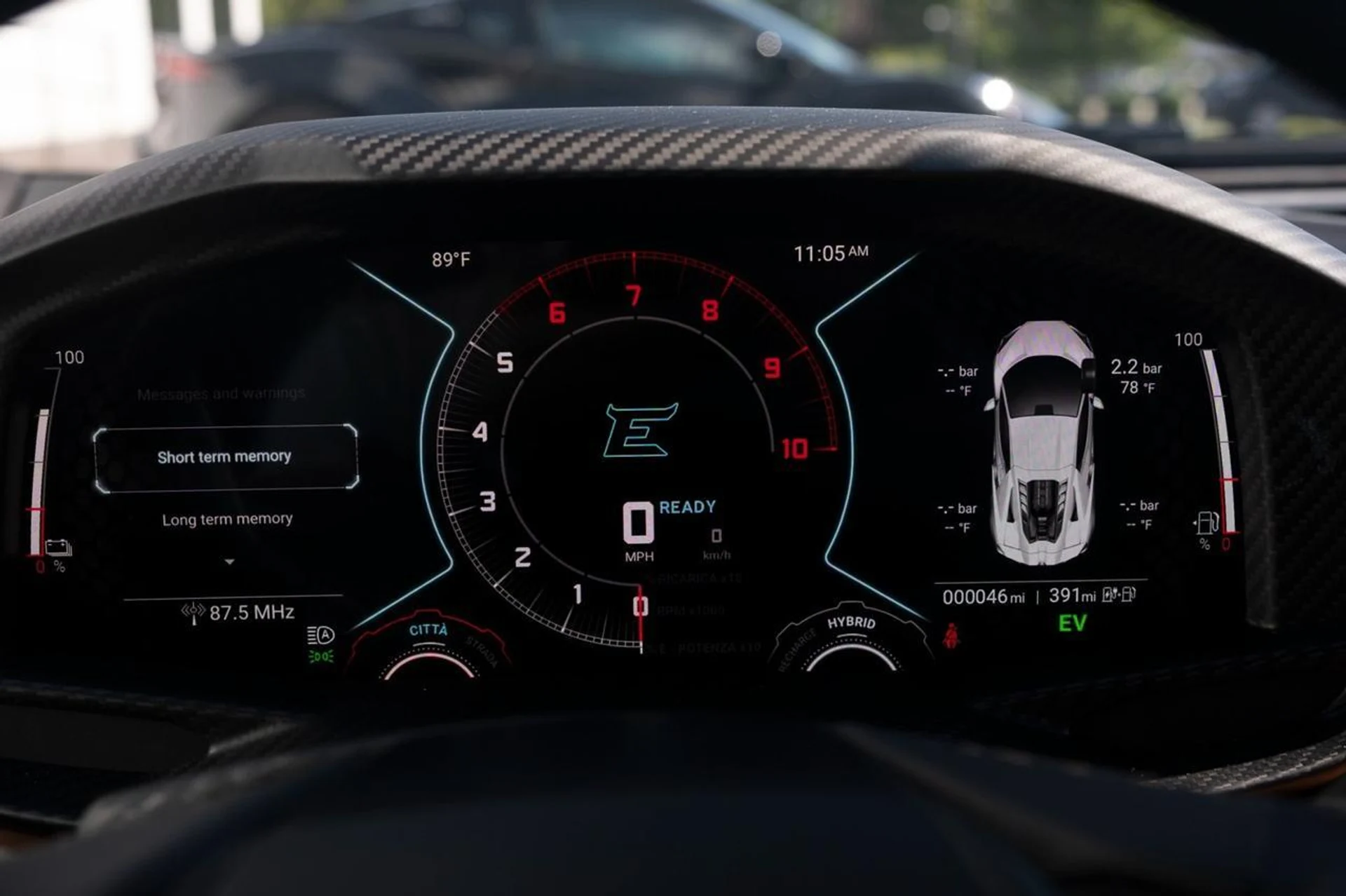Choose Long term memory option
The width and height of the screenshot is (1346, 896).
[x=227, y=520]
